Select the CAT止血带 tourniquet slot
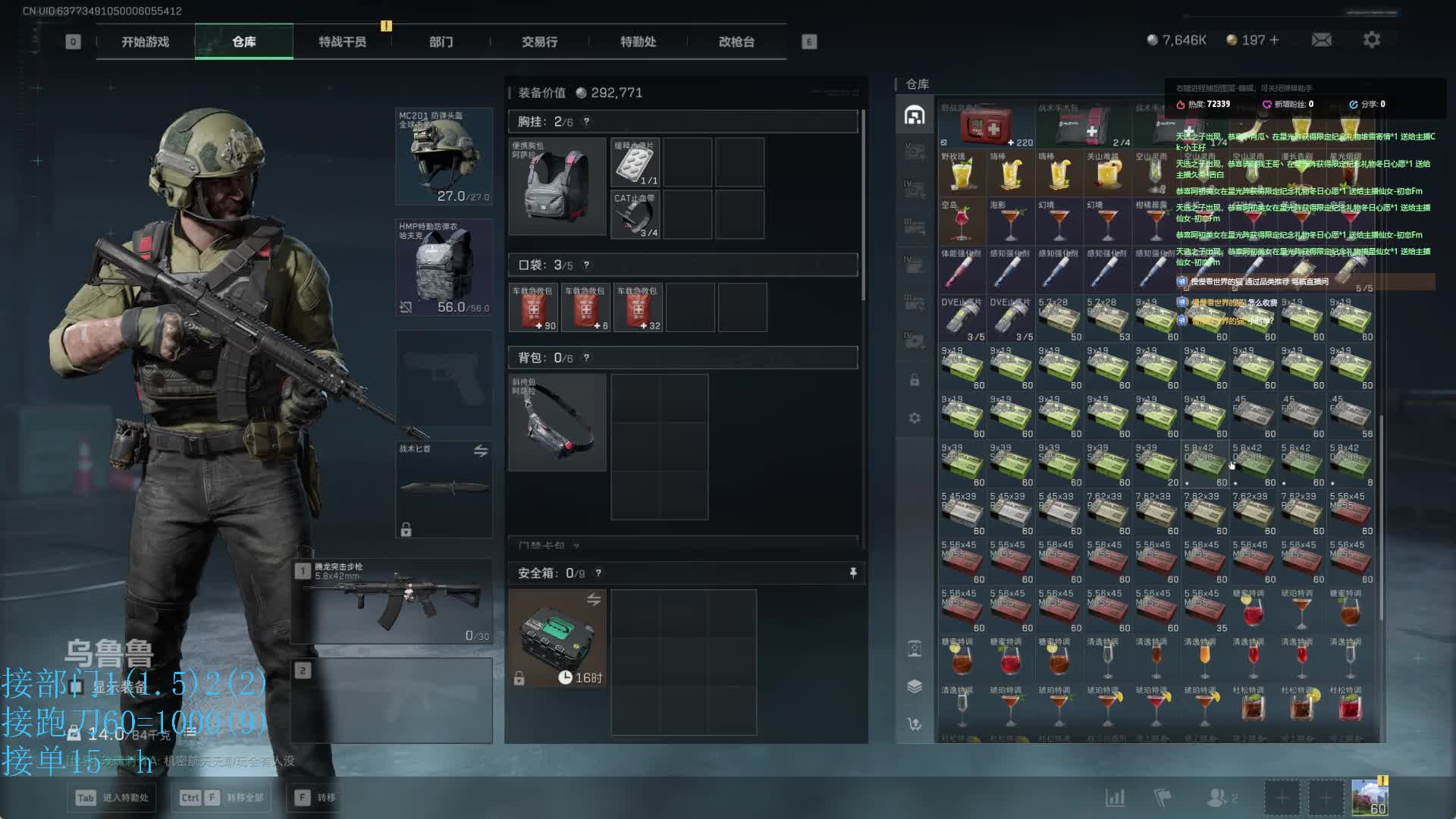Viewport: 1456px width, 819px height. point(635,215)
